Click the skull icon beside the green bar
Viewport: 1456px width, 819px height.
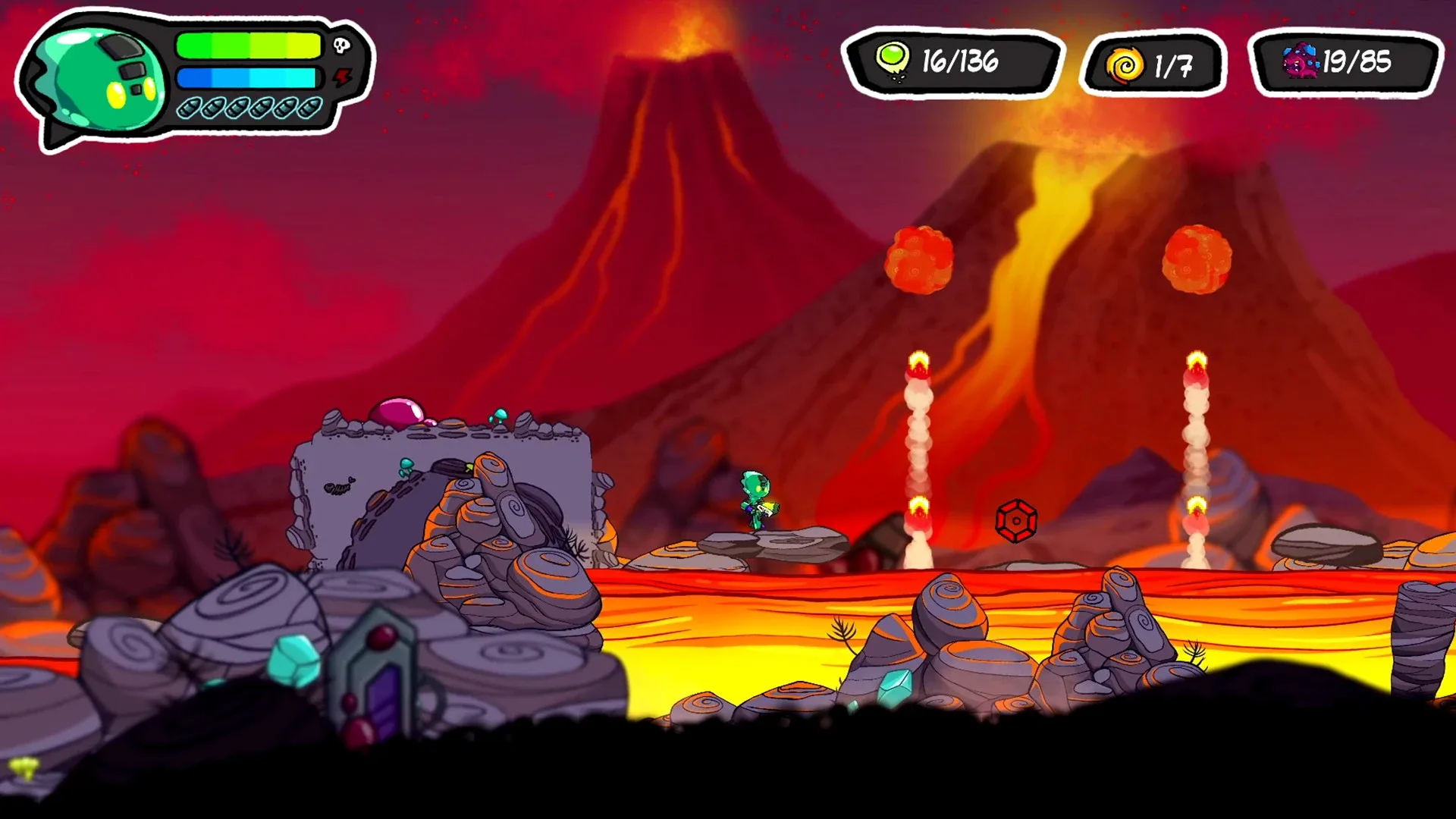tap(342, 46)
